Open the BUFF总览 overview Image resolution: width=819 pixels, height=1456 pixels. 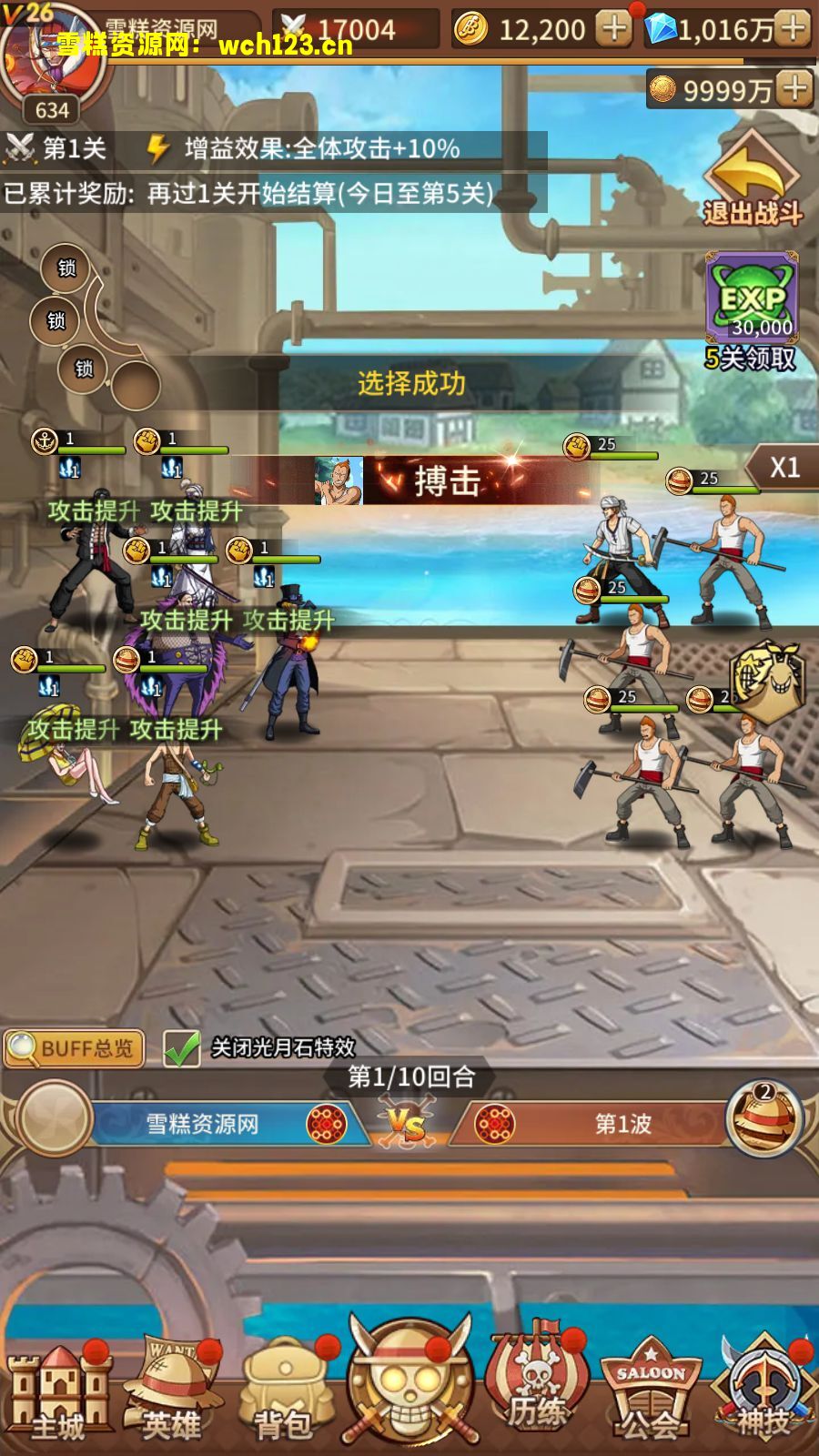click(x=75, y=1048)
